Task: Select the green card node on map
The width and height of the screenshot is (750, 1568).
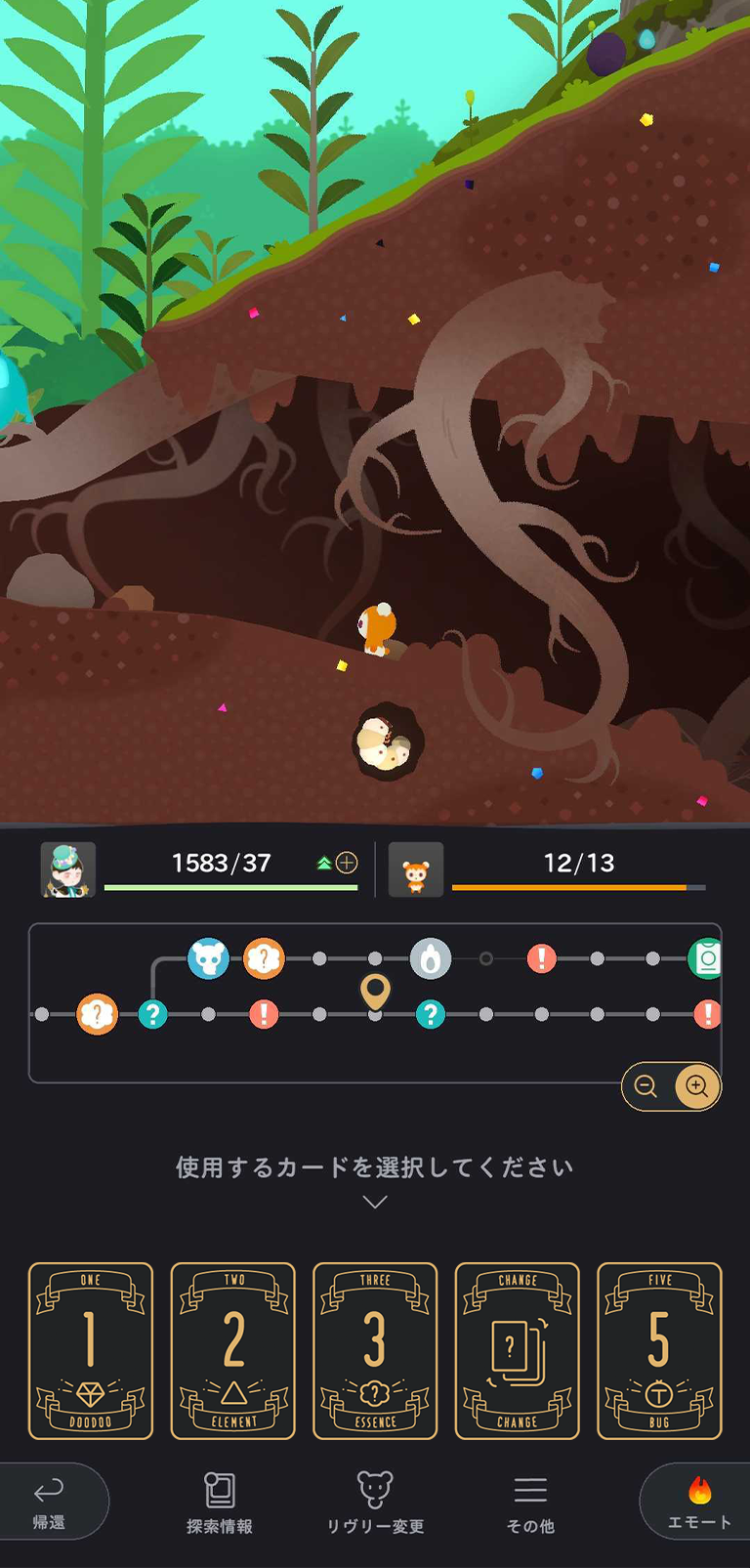Action: pyautogui.click(x=707, y=959)
